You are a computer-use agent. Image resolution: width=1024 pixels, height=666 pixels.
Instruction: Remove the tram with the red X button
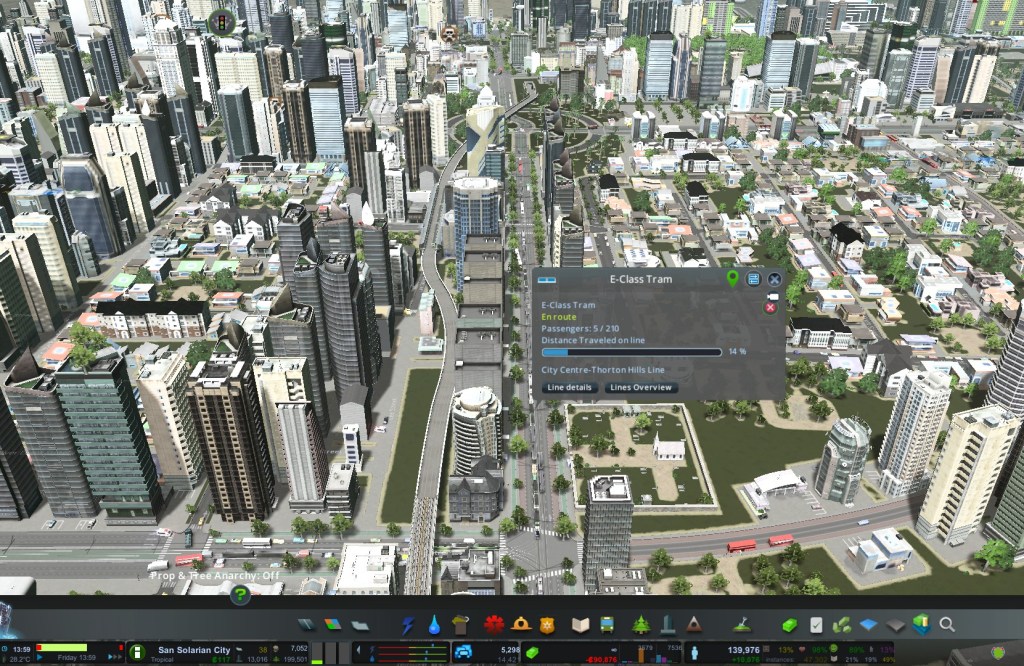pos(770,308)
